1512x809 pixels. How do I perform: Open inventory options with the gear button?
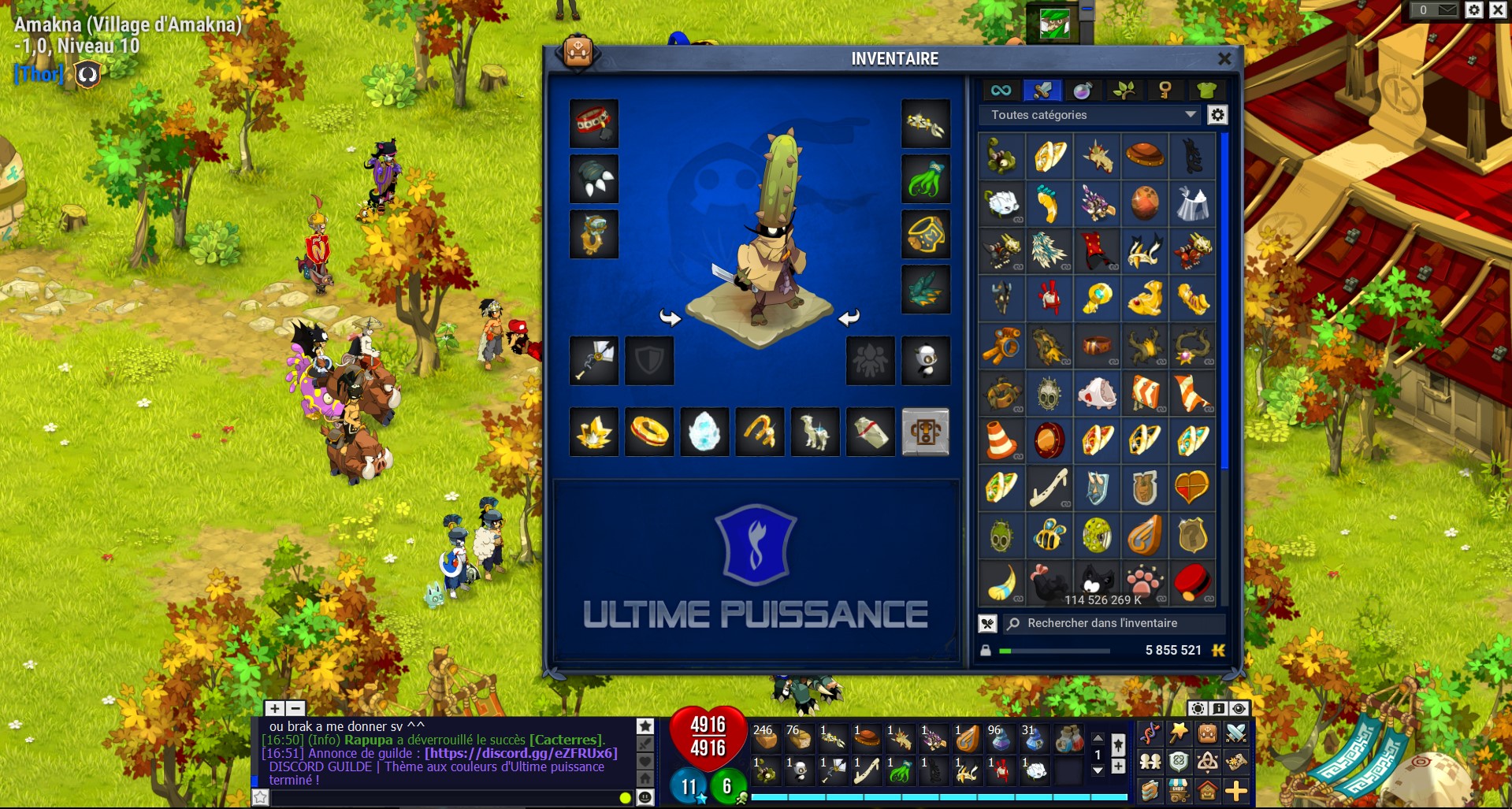(1217, 115)
